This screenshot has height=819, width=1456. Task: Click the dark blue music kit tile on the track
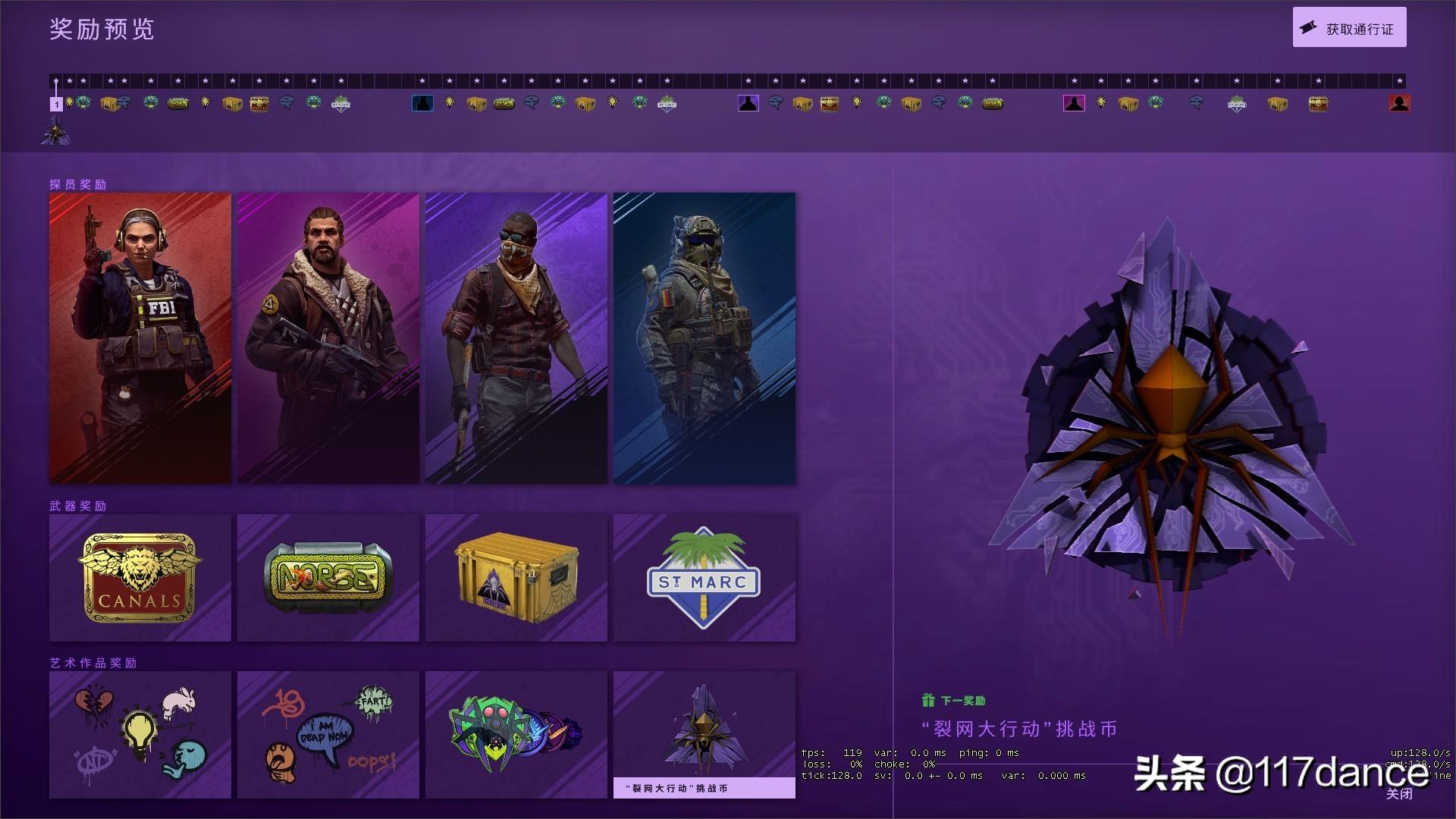pos(422,103)
